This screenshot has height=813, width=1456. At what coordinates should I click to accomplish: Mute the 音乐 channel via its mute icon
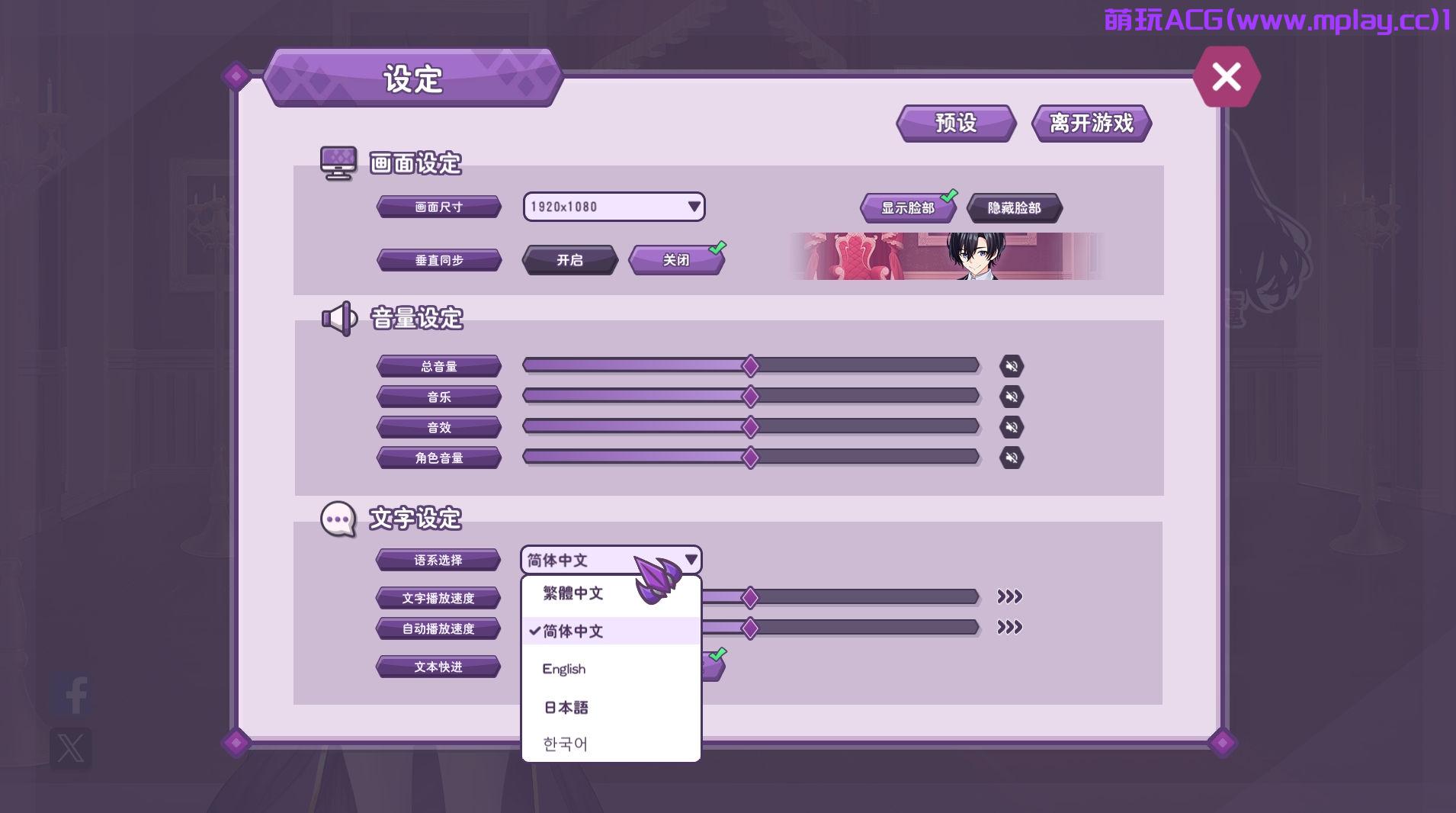point(1012,396)
